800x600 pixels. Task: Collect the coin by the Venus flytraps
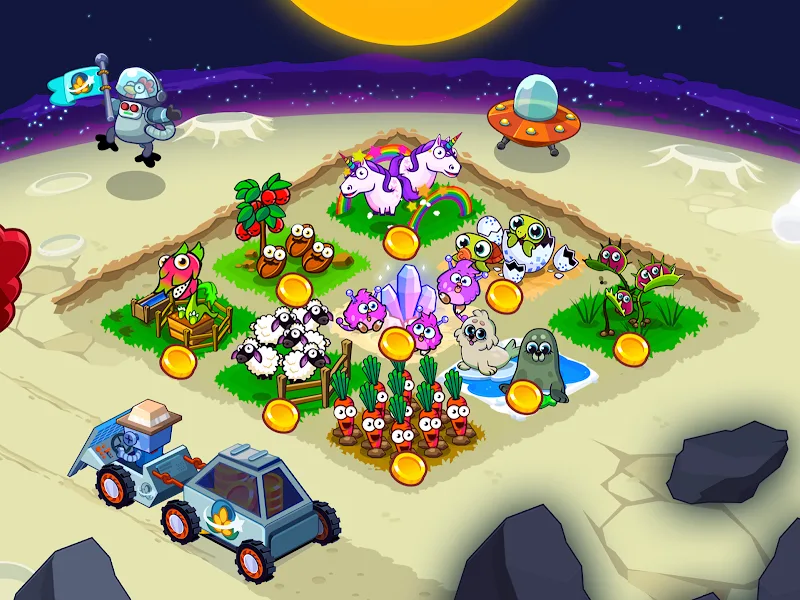pyautogui.click(x=631, y=348)
